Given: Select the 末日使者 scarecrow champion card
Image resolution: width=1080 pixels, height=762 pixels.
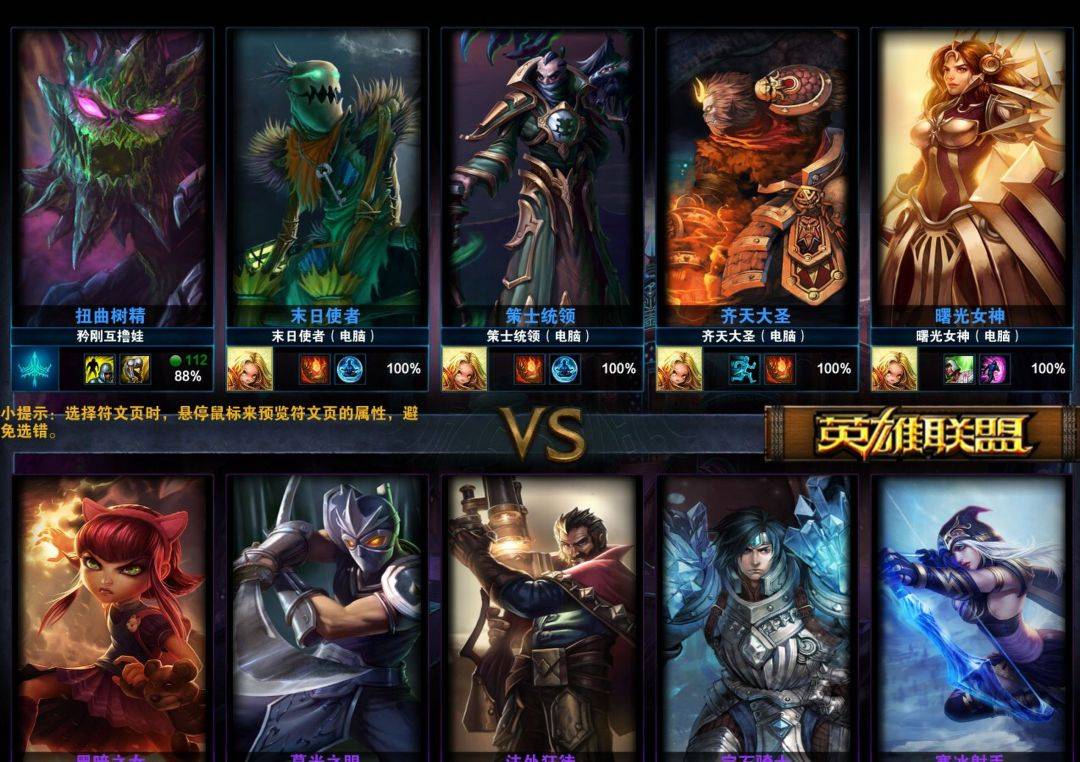Looking at the screenshot, I should pyautogui.click(x=327, y=170).
